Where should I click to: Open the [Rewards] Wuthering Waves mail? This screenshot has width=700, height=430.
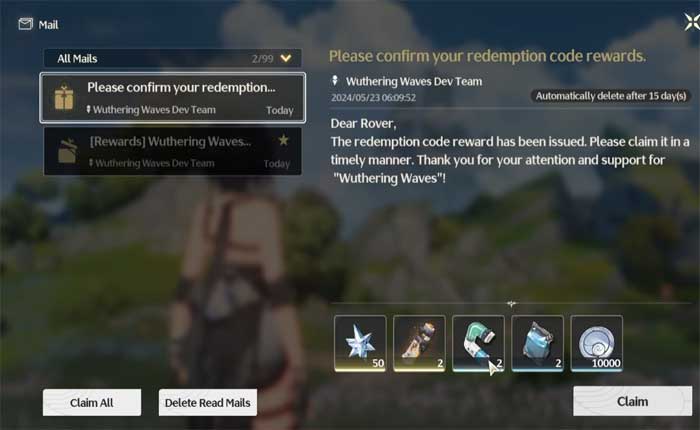tap(172, 150)
